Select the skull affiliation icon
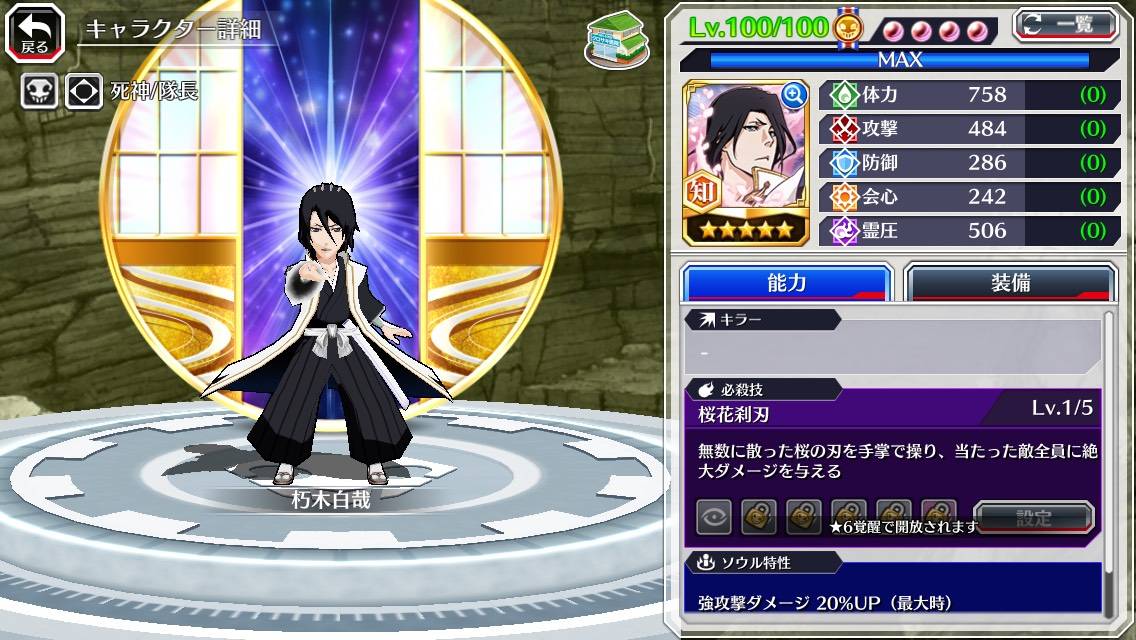This screenshot has width=1136, height=640. pyautogui.click(x=39, y=91)
